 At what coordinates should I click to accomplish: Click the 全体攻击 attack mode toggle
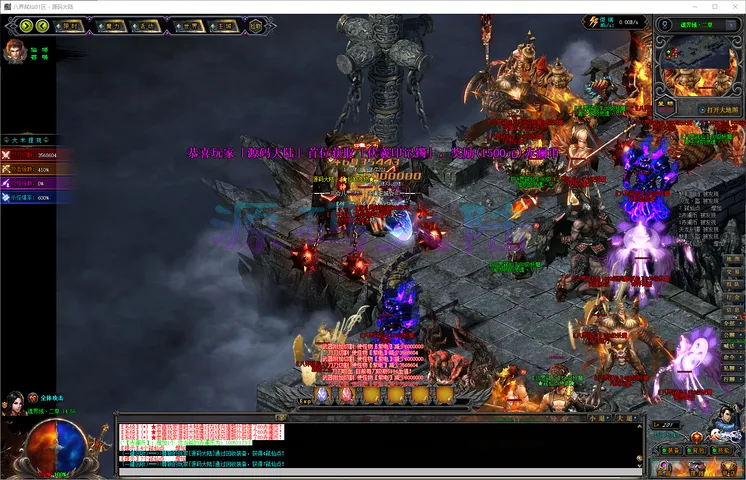click(x=54, y=398)
